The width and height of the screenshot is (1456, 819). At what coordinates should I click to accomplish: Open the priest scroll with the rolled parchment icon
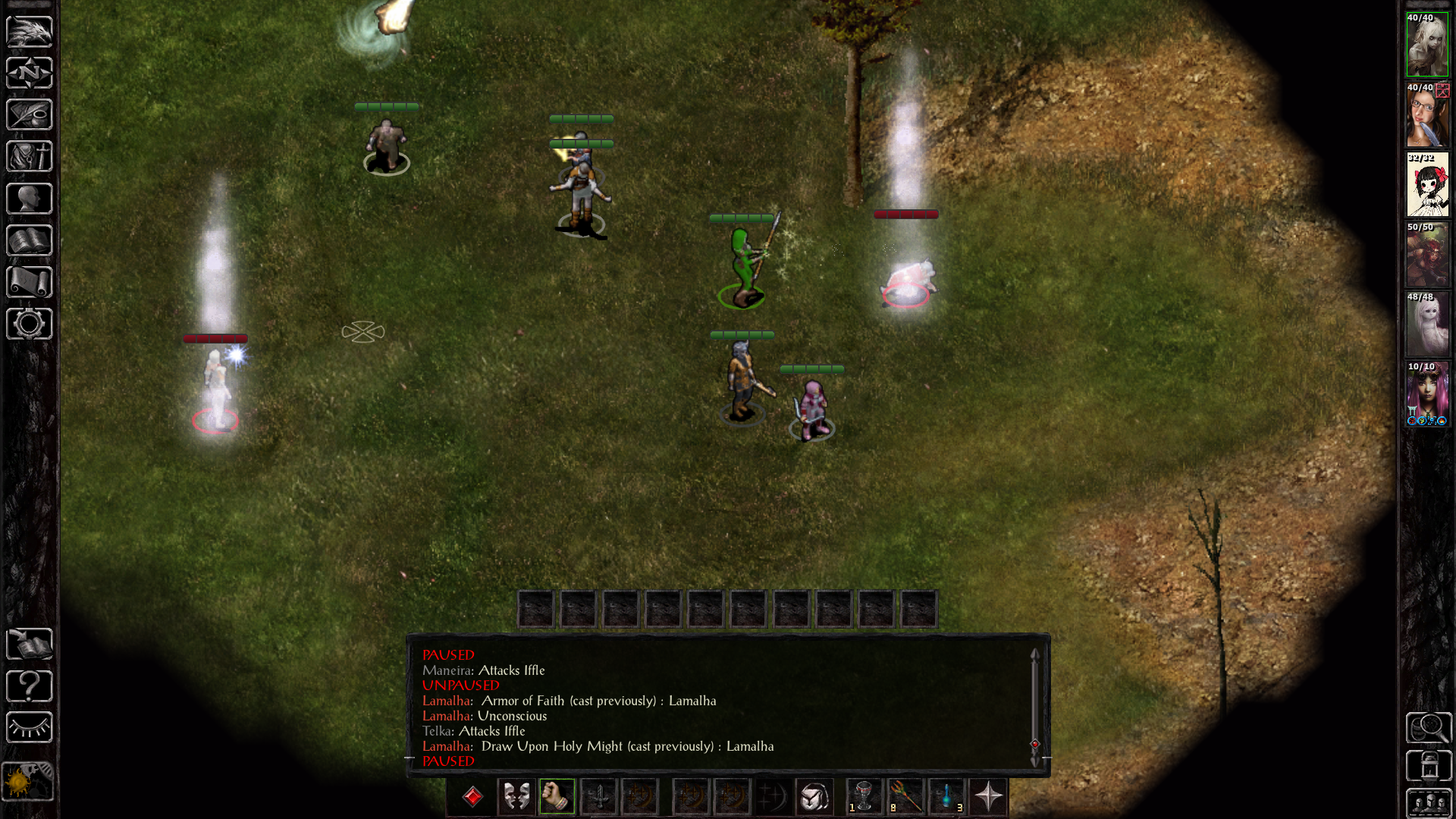(30, 282)
